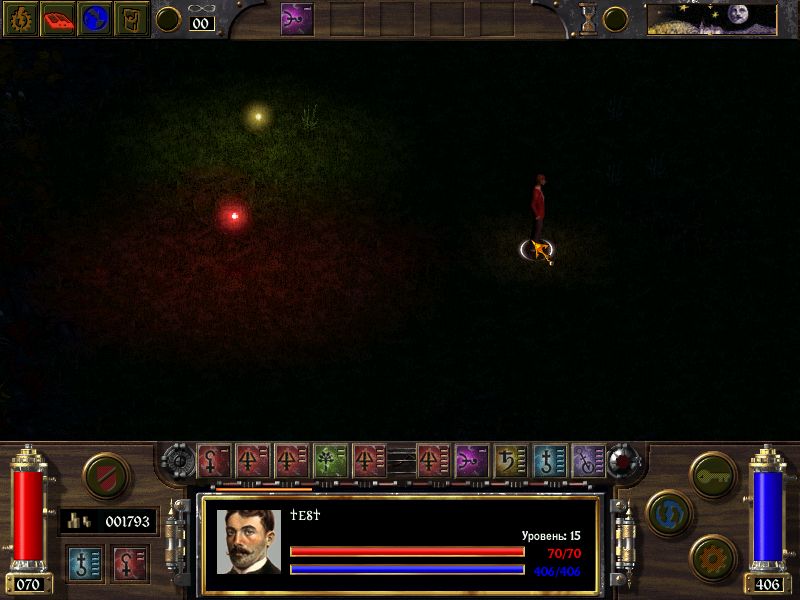Select the yellow spell college icon
Image resolution: width=800 pixels, height=600 pixels.
pos(510,461)
